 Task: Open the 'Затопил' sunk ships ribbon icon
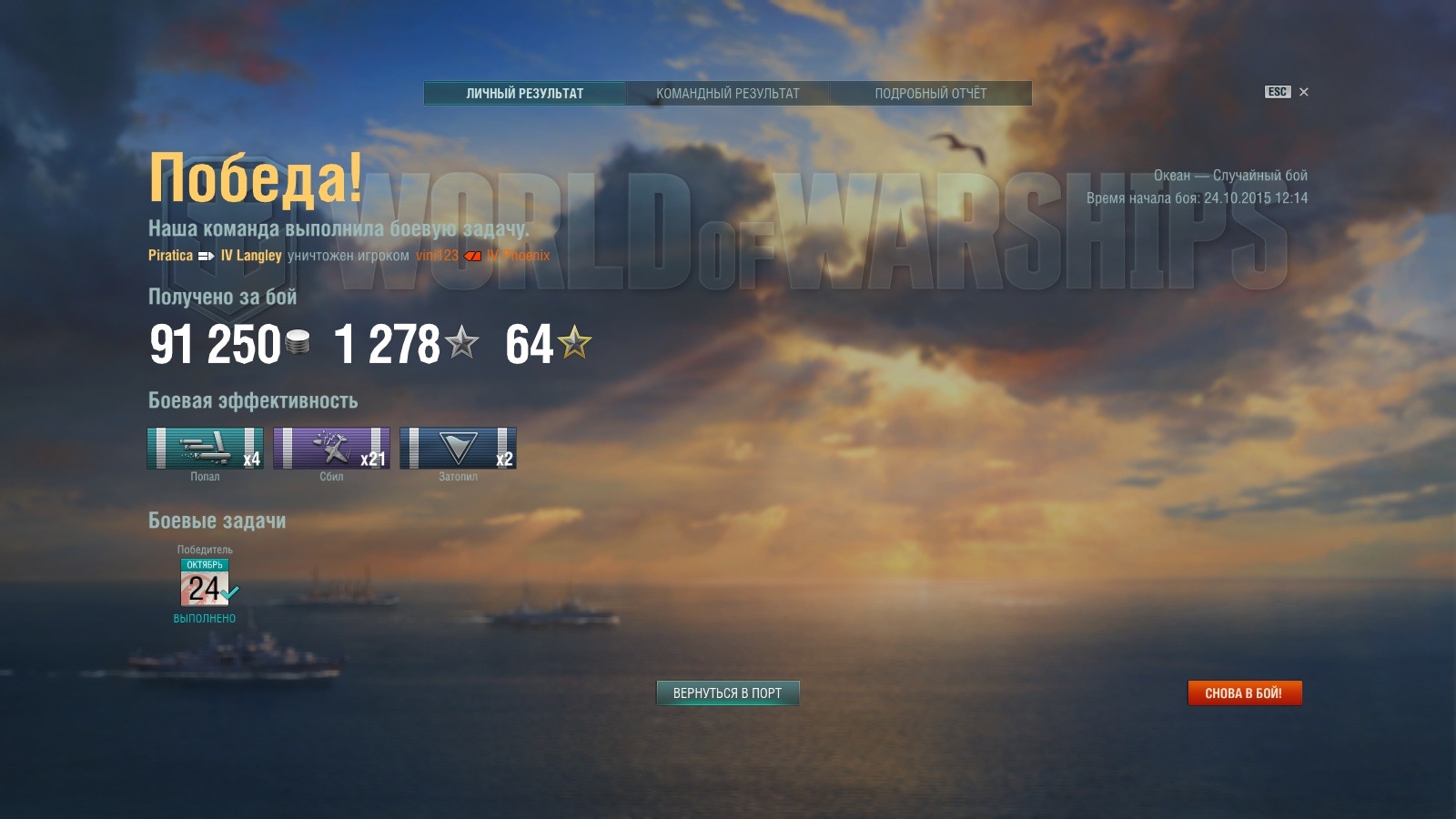point(459,446)
